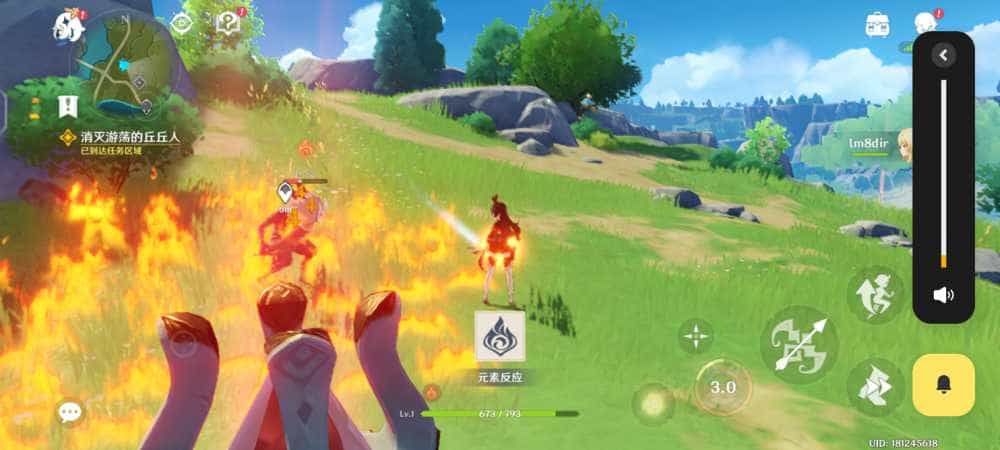Open the Paimon main menu
The height and width of the screenshot is (450, 1000).
coord(69,27)
